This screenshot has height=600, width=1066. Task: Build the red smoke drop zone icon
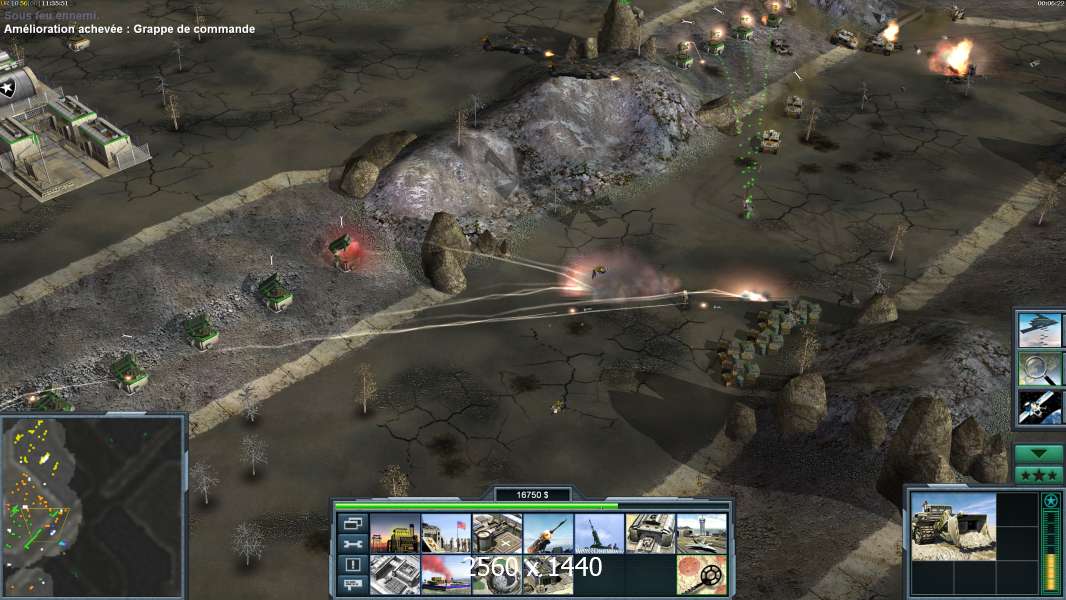[x=445, y=575]
